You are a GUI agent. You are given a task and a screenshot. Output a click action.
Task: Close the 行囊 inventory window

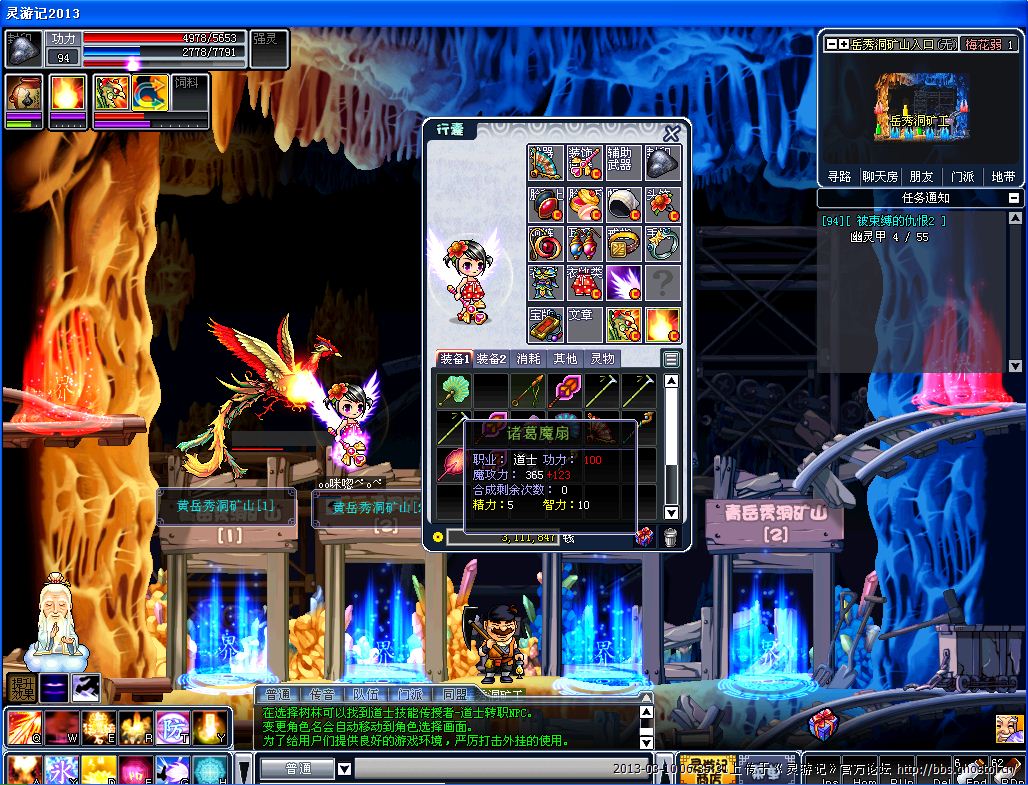(x=672, y=133)
